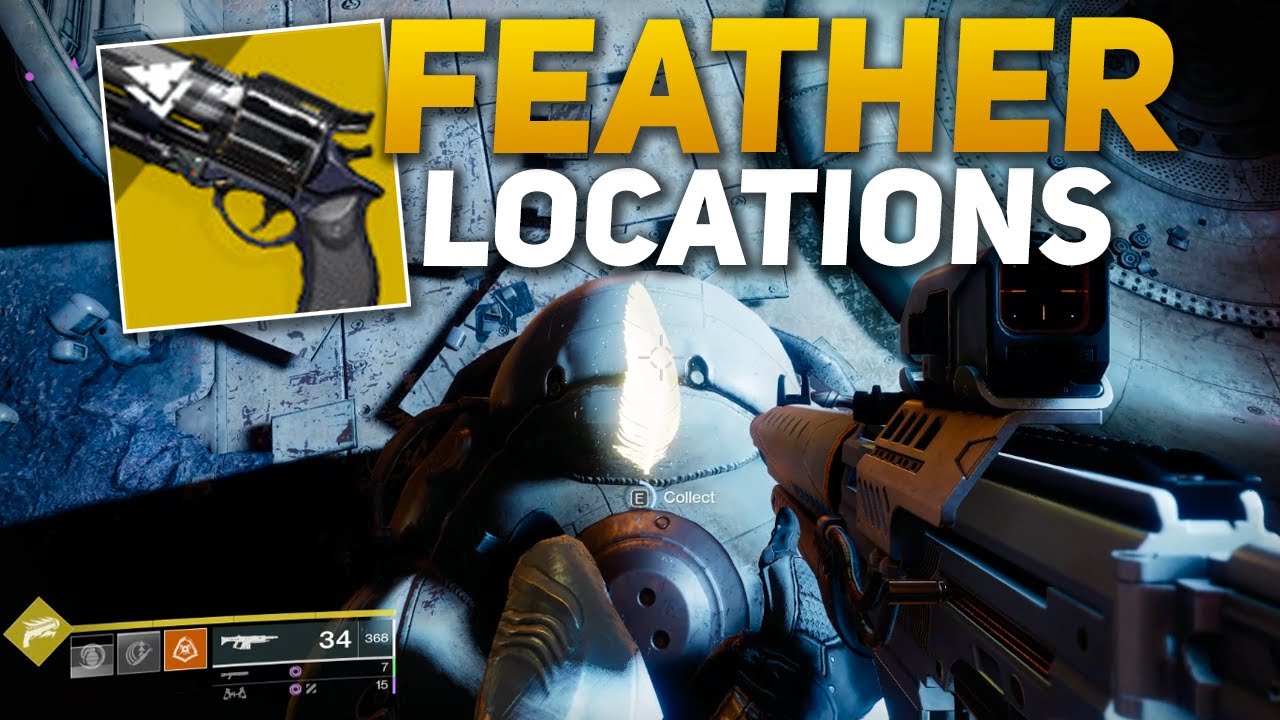Click the second purple mod circle icon
The height and width of the screenshot is (720, 1280).
[x=295, y=690]
